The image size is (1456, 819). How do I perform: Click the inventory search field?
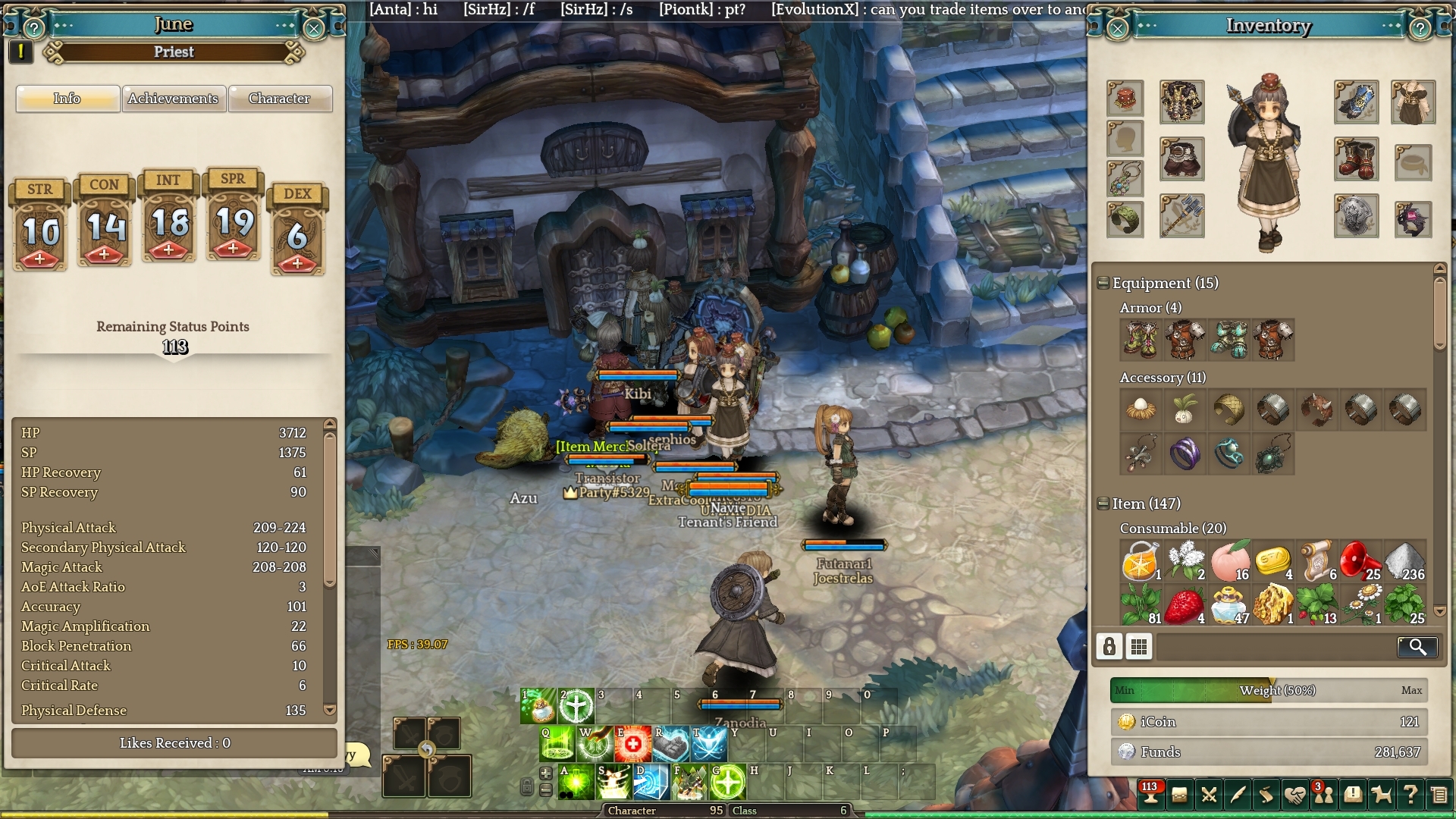pos(1274,647)
